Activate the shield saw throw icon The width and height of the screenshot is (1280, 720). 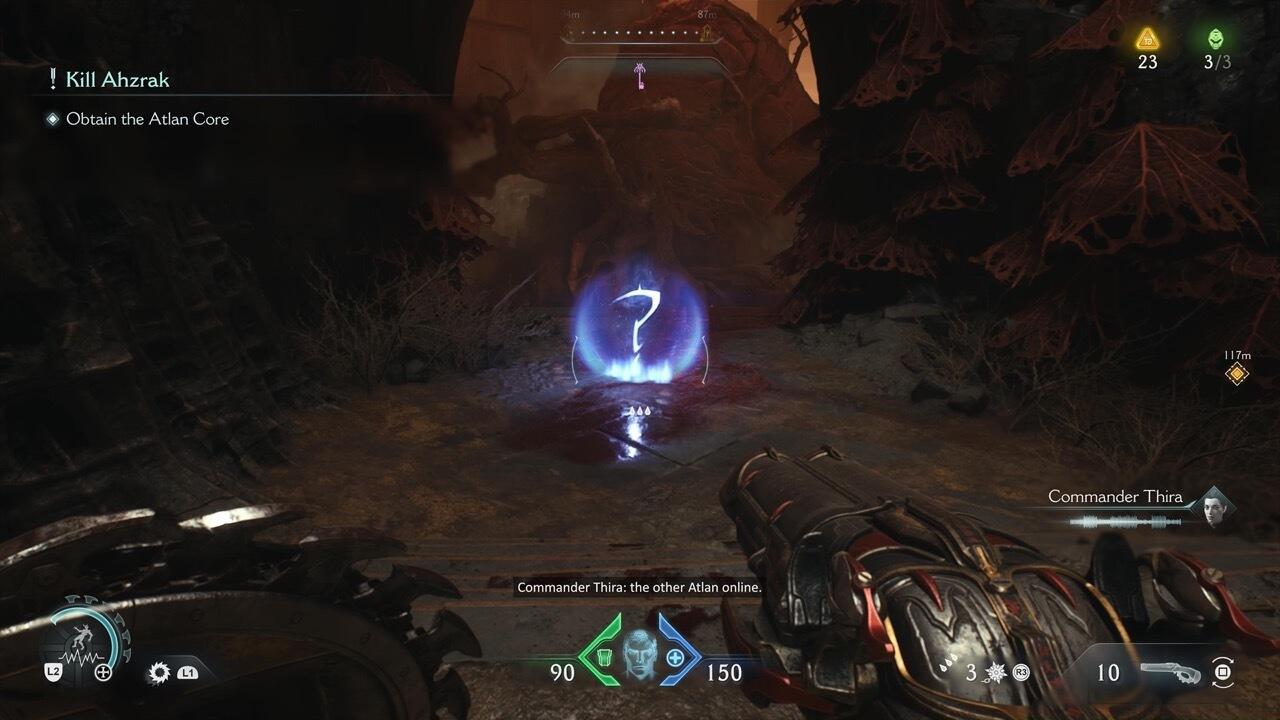point(158,673)
